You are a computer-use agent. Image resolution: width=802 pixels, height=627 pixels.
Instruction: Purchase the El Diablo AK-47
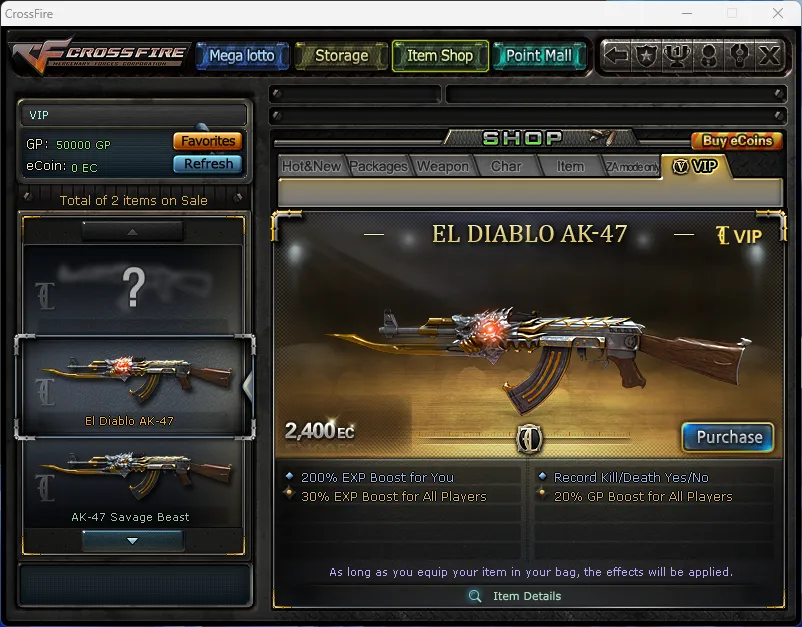tap(728, 437)
